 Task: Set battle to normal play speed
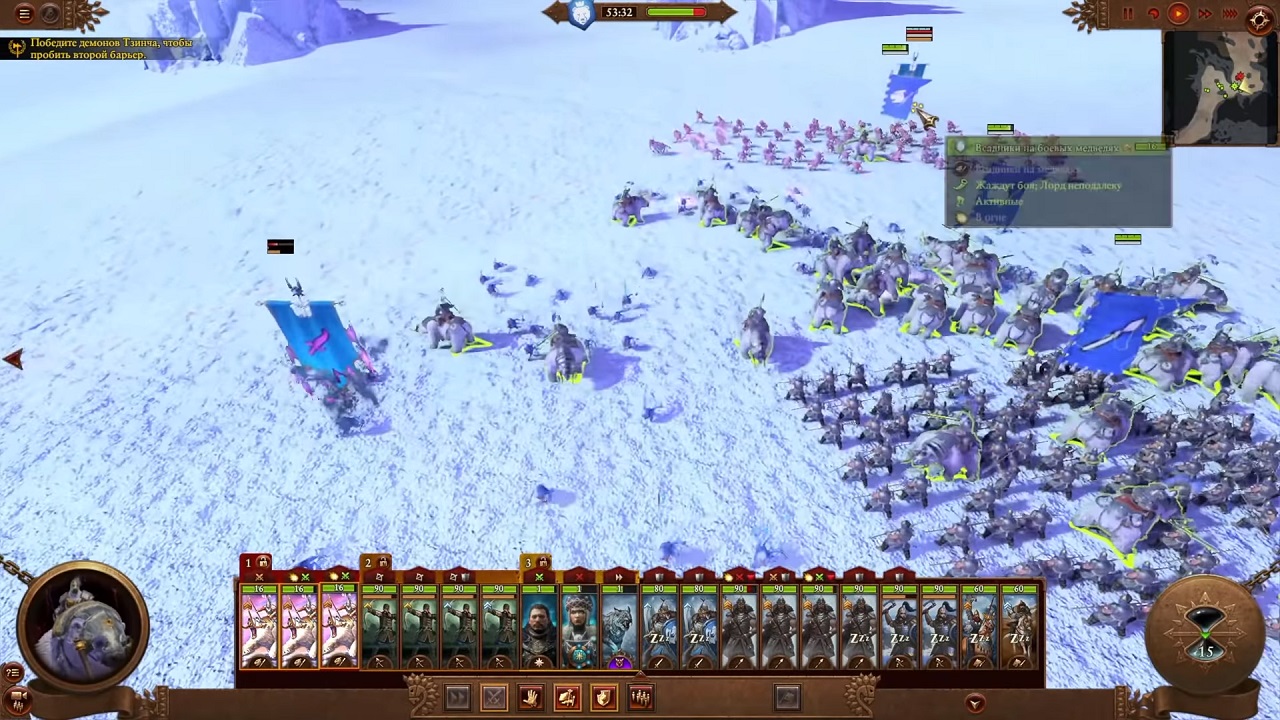1178,14
